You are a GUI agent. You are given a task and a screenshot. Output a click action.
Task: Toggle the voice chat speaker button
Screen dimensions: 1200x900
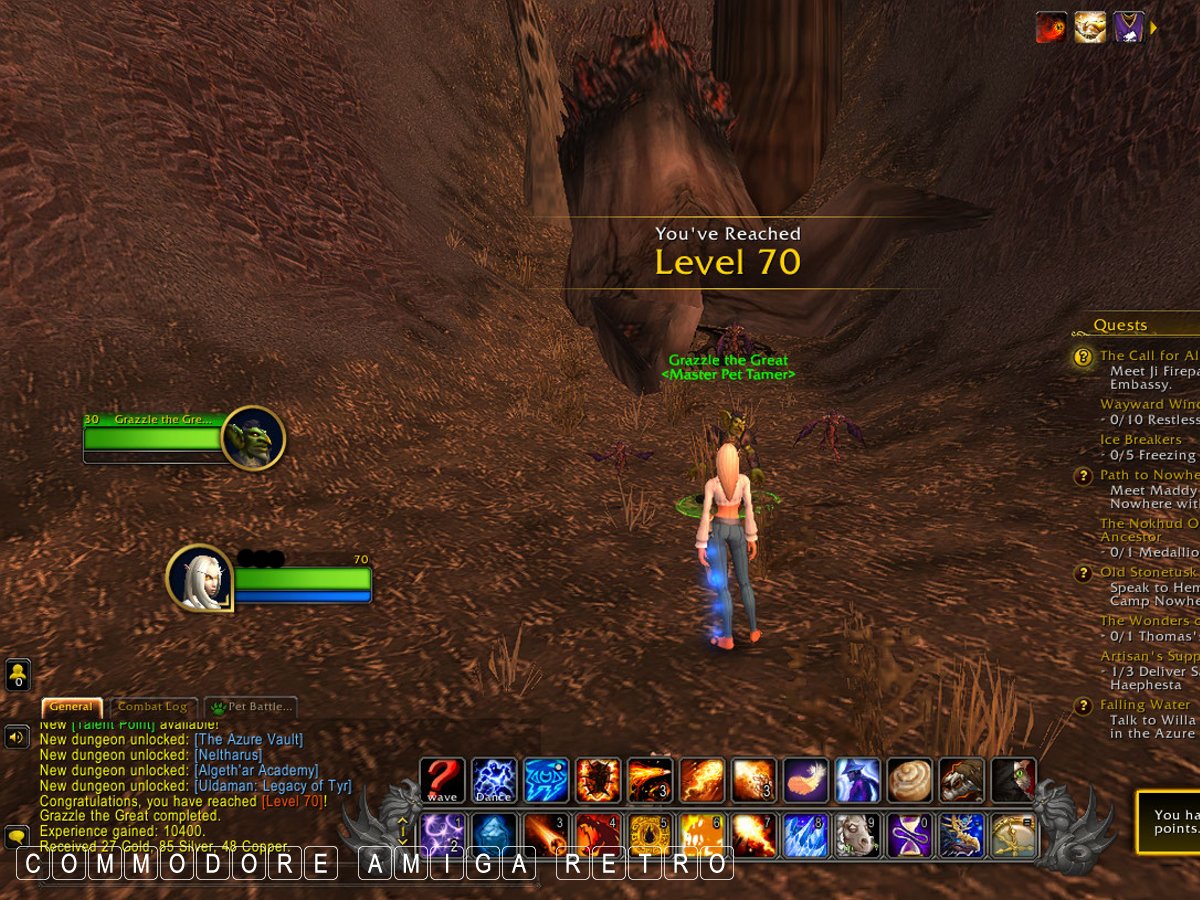click(17, 738)
